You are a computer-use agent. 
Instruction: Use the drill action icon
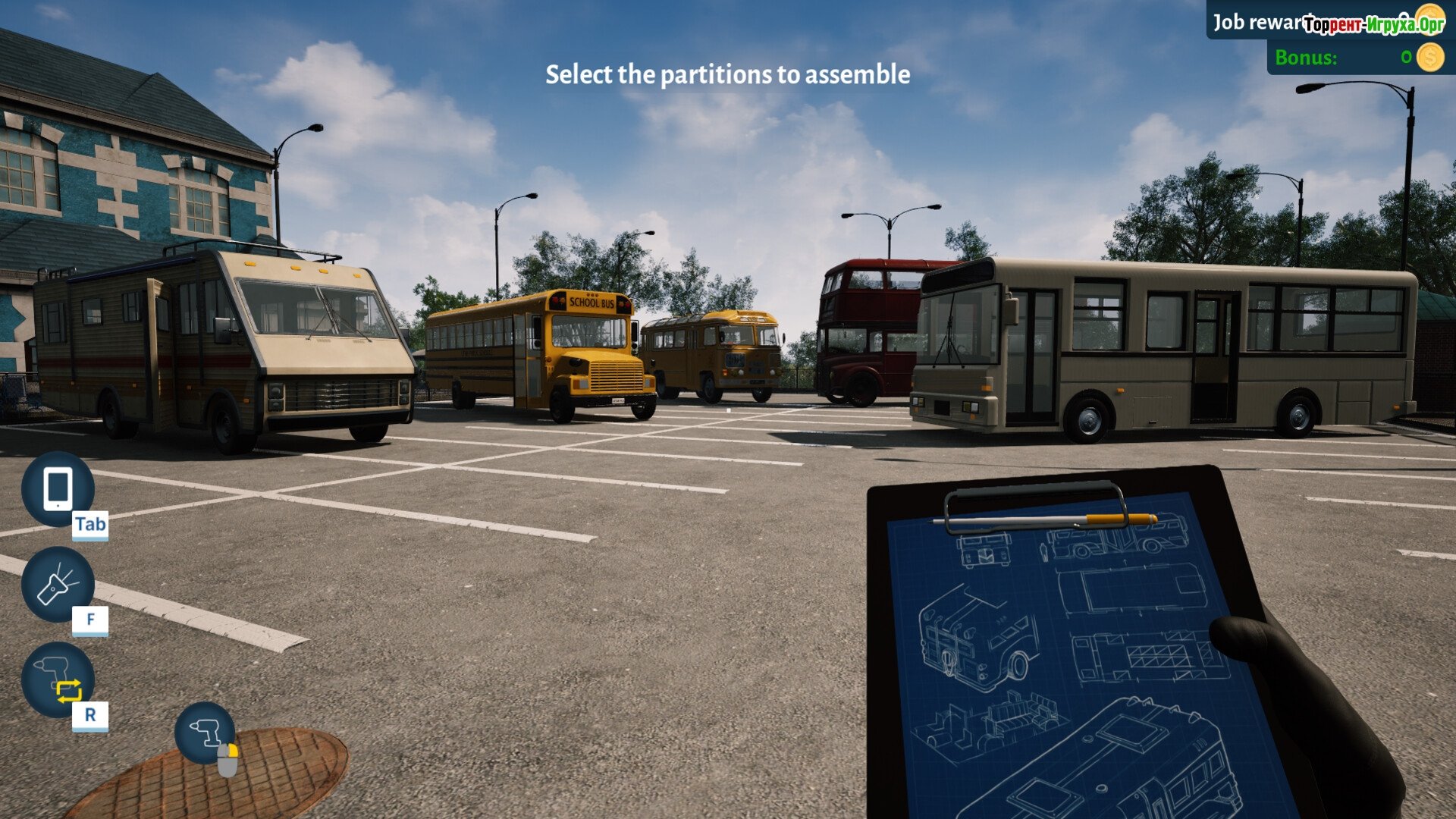[x=205, y=733]
